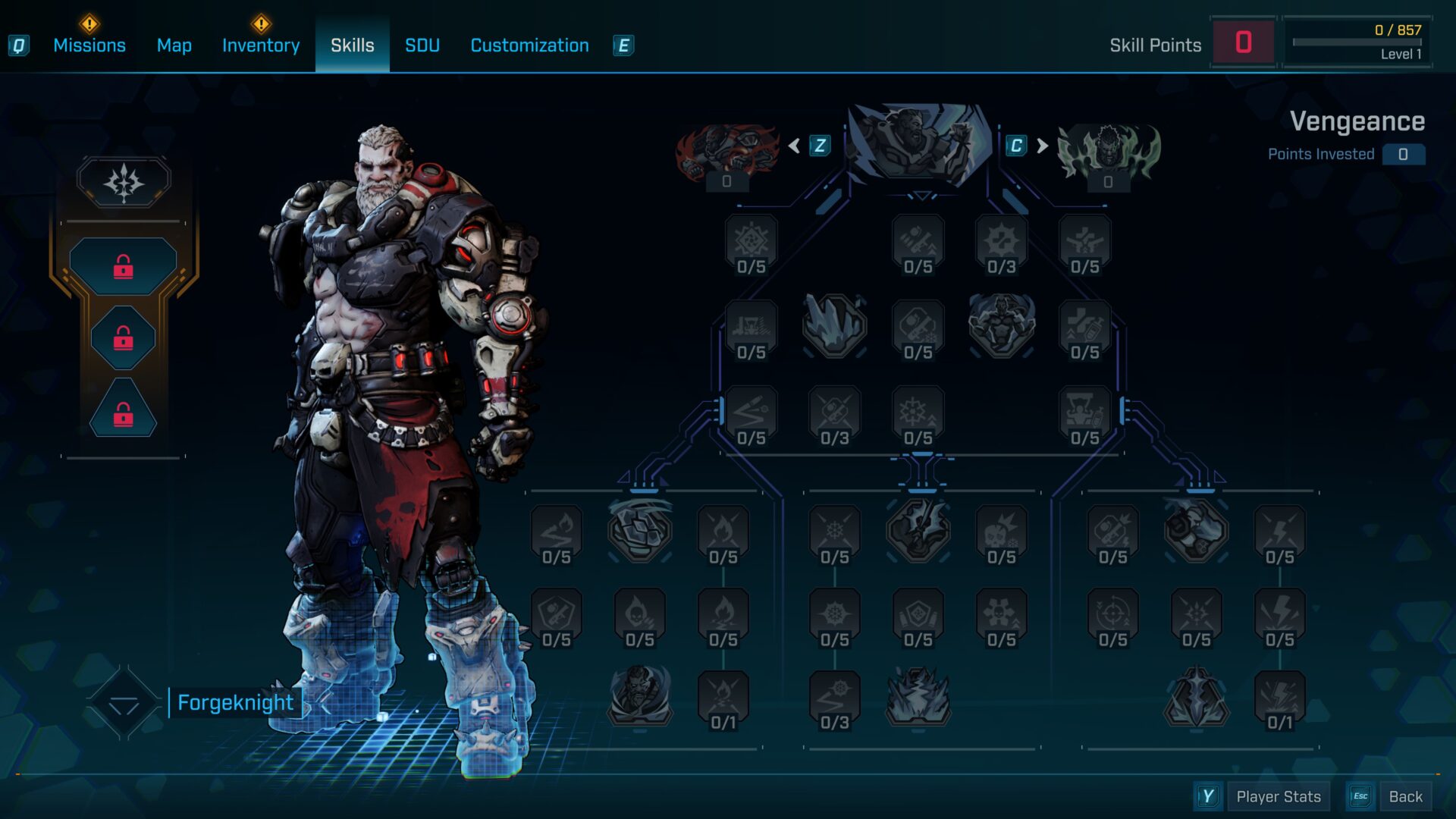Open the Customization tab
The width and height of the screenshot is (1456, 819).
pyautogui.click(x=529, y=45)
